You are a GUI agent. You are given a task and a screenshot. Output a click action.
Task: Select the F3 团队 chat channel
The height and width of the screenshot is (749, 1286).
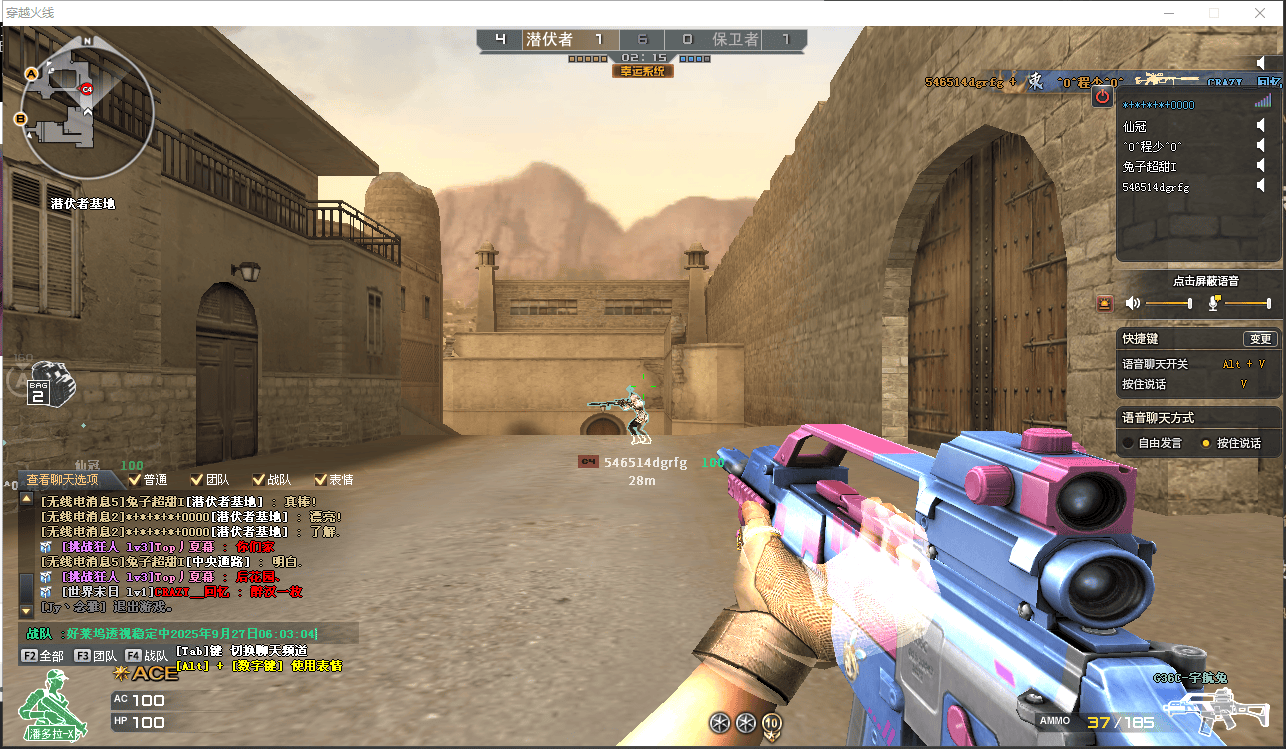[96, 656]
